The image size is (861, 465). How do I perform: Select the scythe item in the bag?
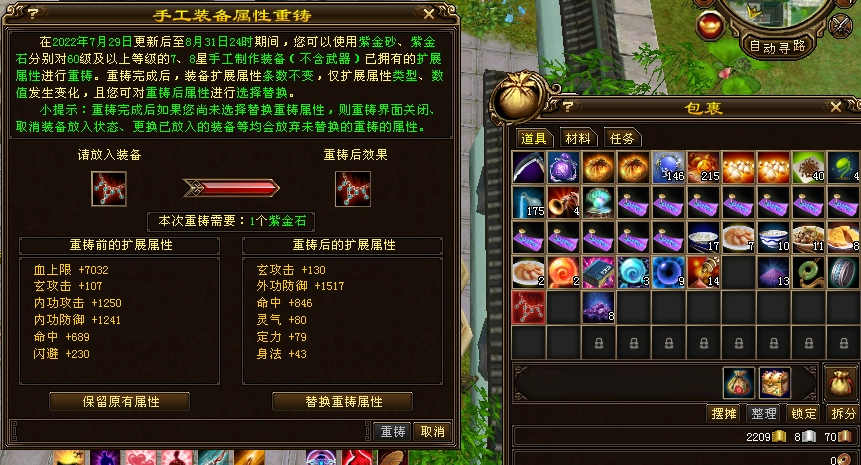[x=528, y=167]
